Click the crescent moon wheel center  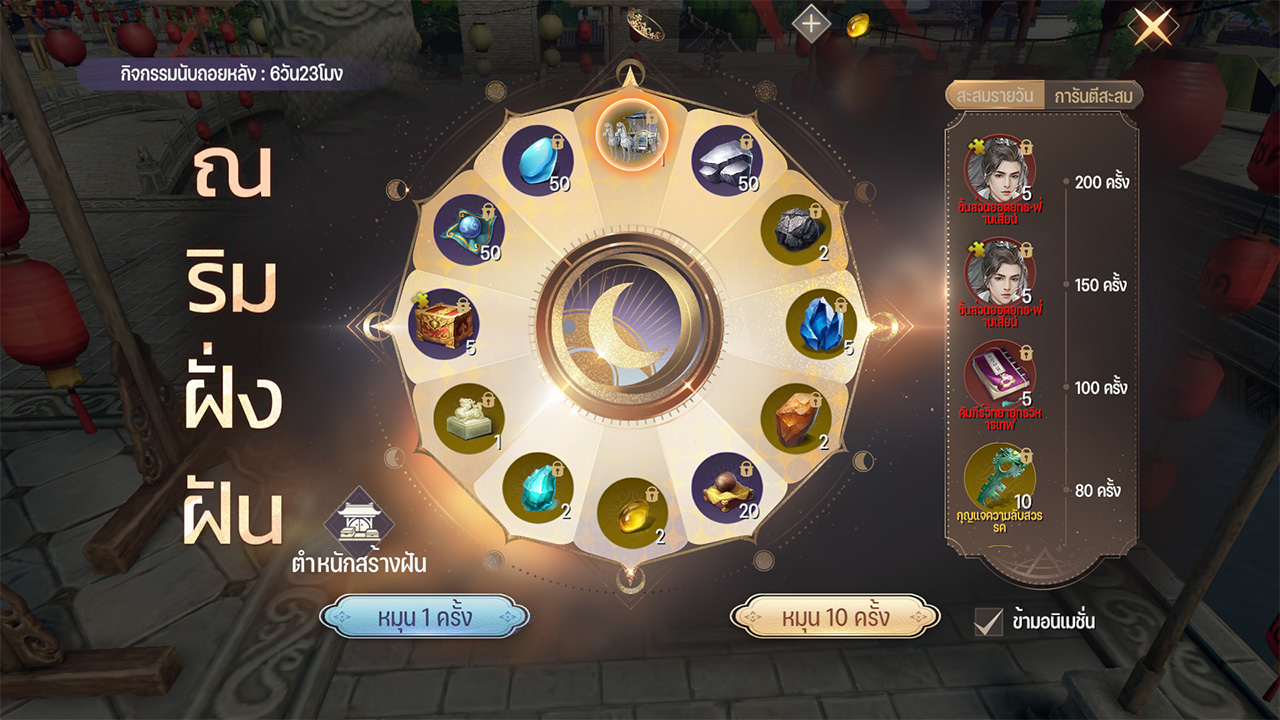click(x=630, y=326)
